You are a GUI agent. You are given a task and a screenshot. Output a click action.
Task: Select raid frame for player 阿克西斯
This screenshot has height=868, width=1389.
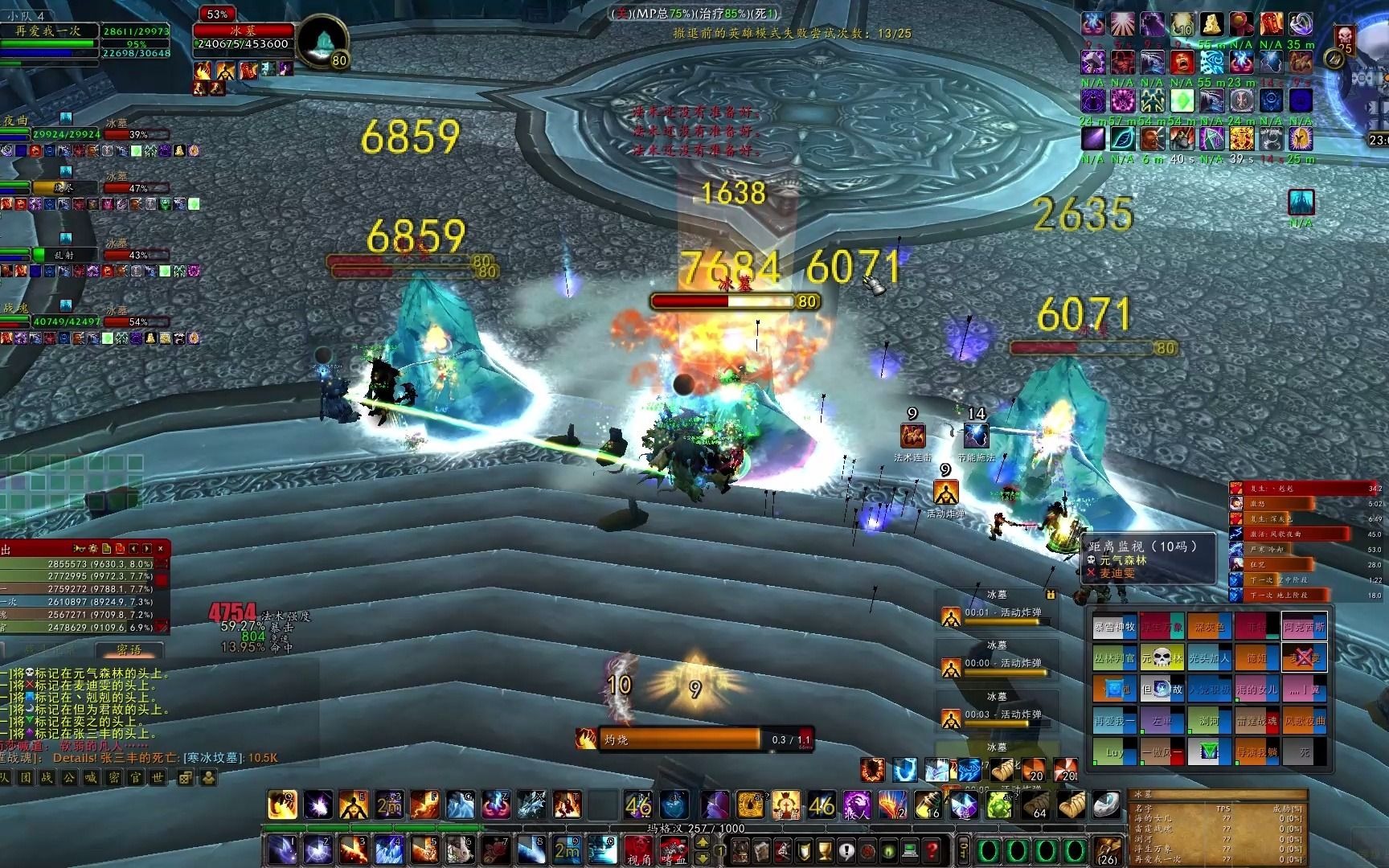point(1303,626)
